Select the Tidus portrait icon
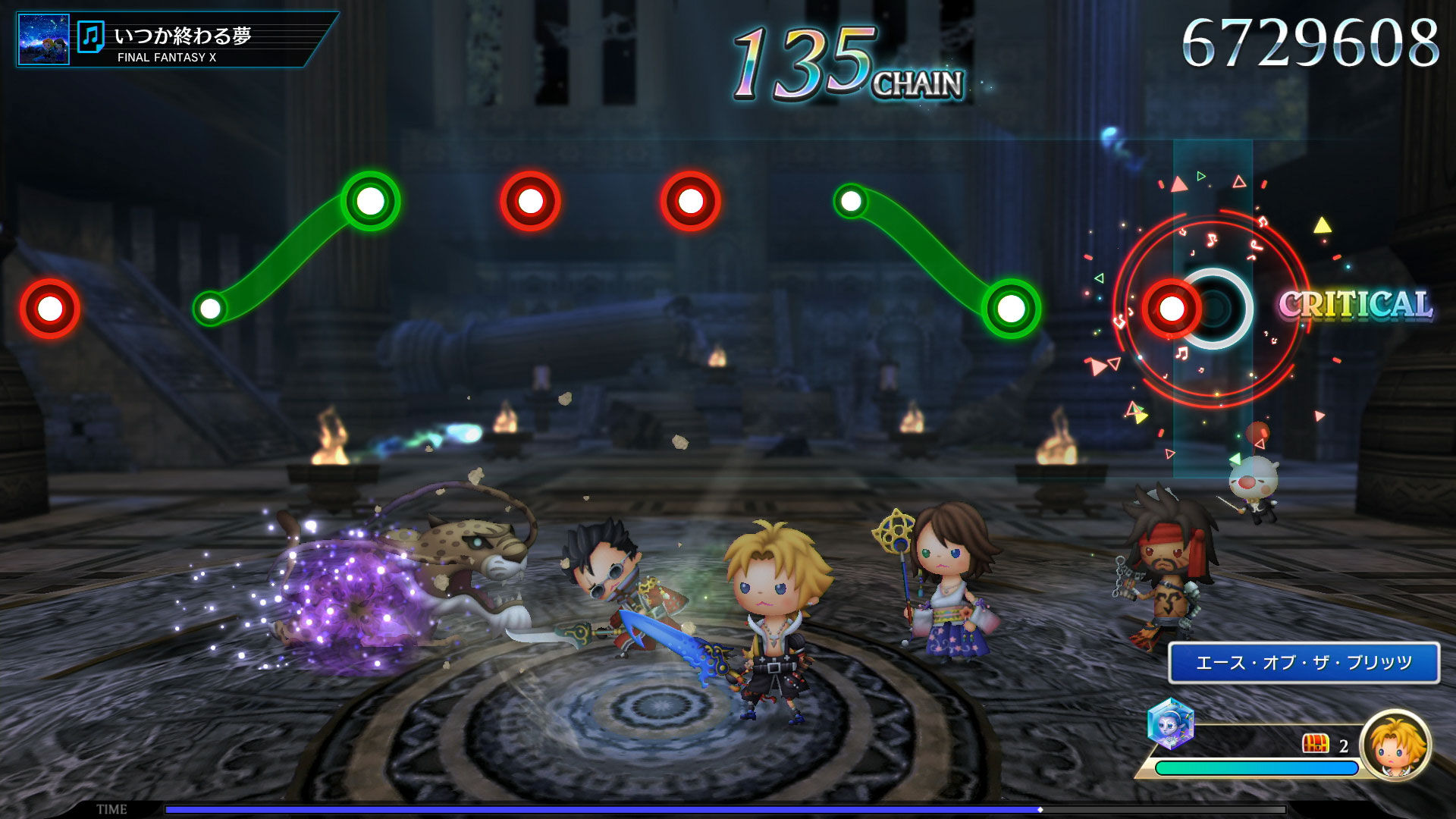This screenshot has width=1456, height=819. pos(1395,745)
